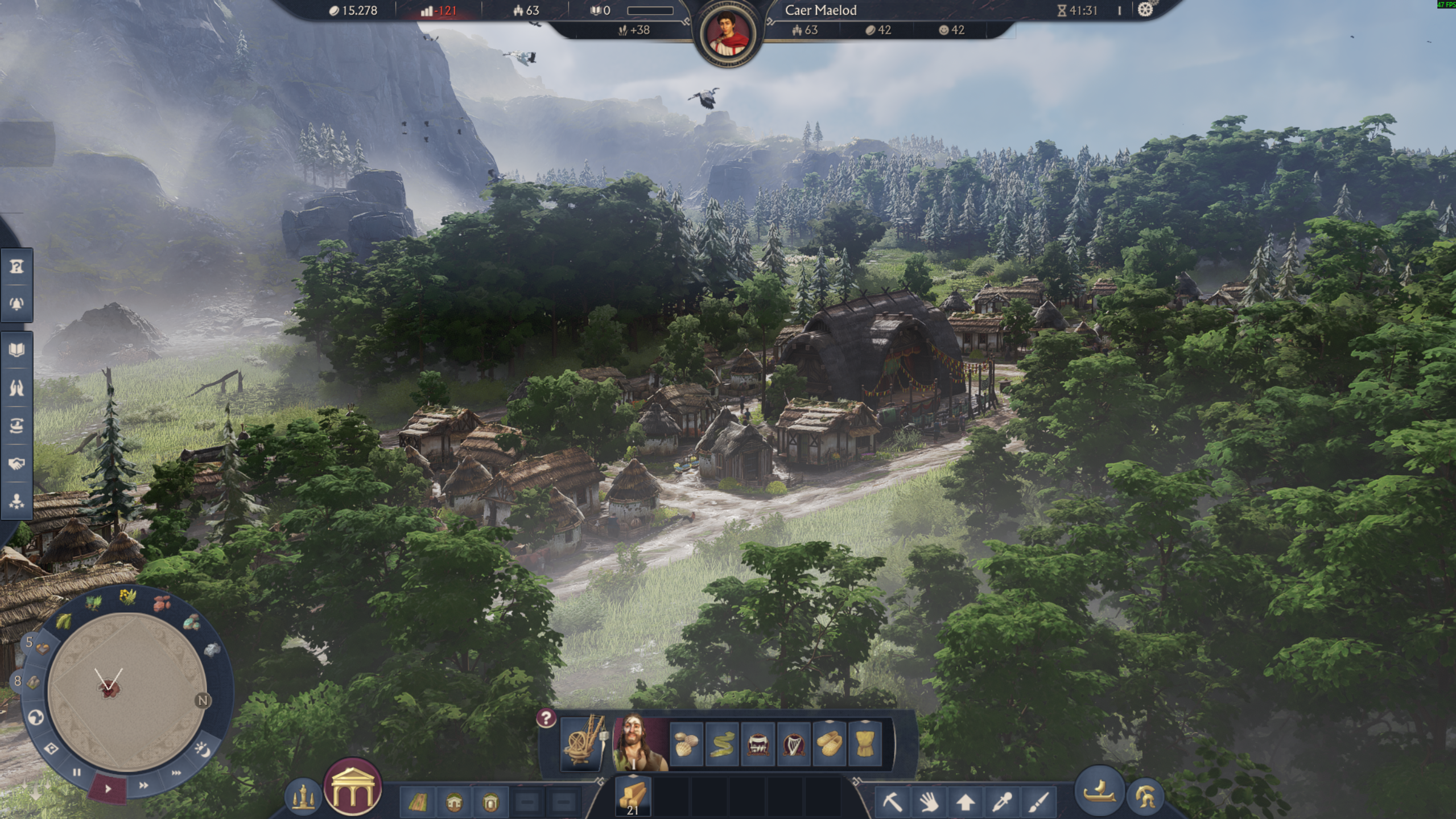Screen dimensions: 1456x819
Task: Select the harp building in build bar
Action: coord(793,744)
